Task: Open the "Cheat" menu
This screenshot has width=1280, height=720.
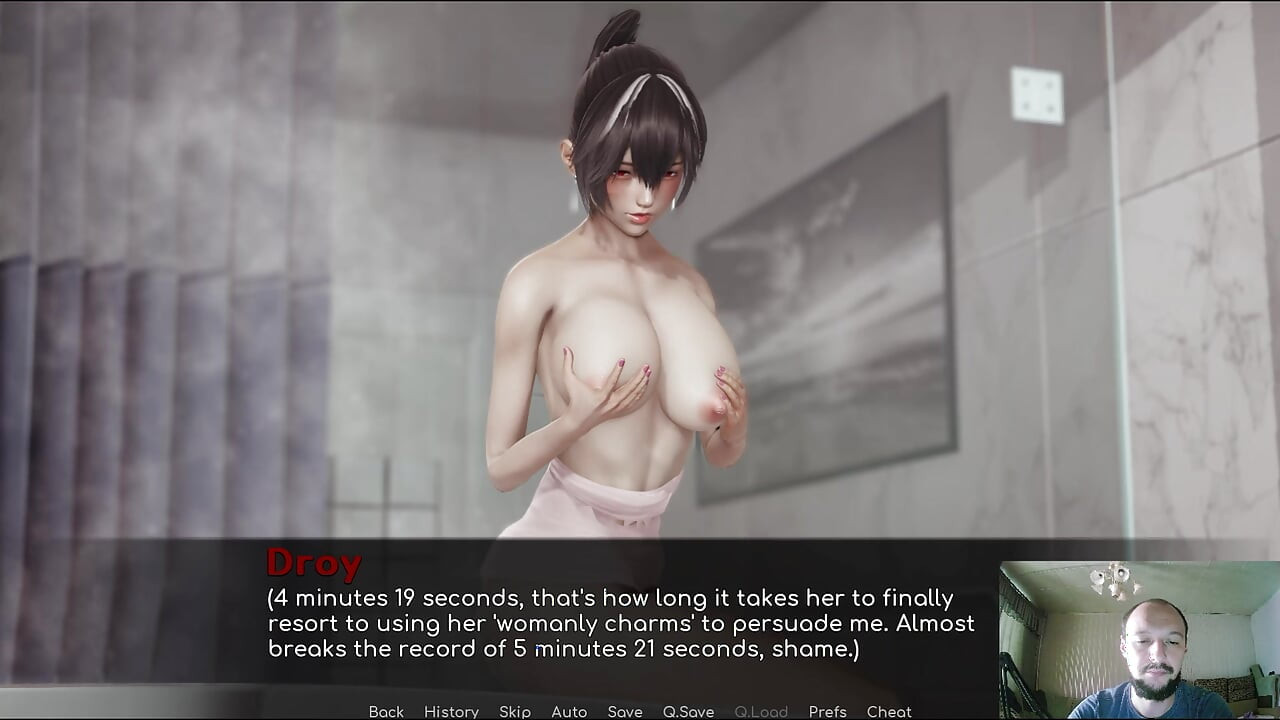Action: point(890,711)
